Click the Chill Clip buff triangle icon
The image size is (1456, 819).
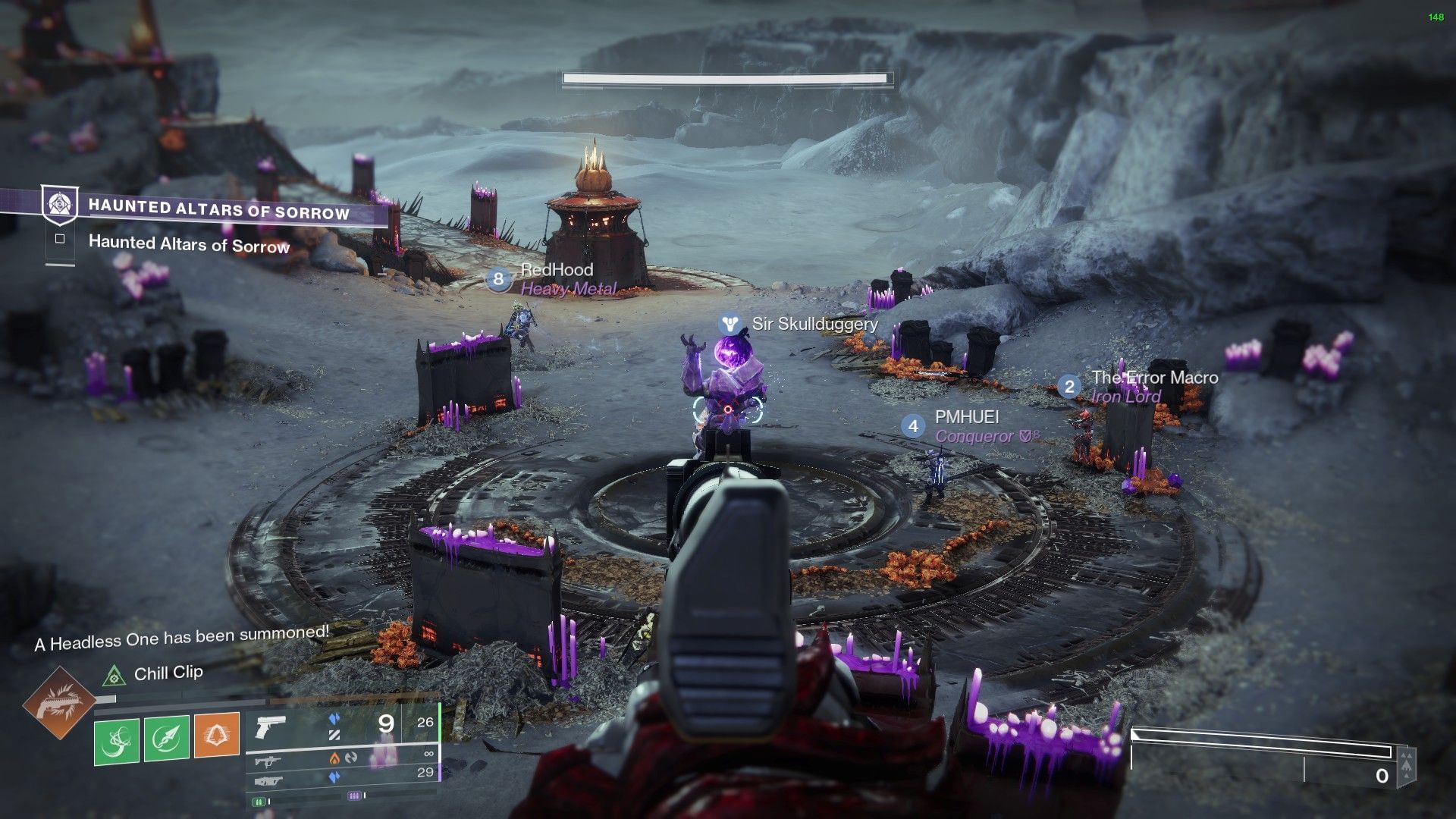[x=114, y=673]
